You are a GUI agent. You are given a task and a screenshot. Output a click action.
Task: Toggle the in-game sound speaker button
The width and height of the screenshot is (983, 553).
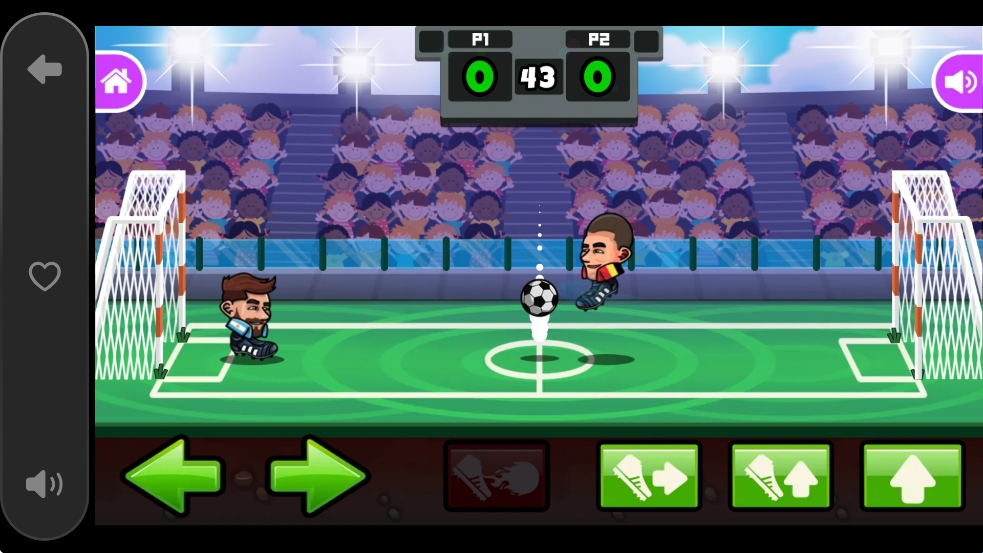[x=959, y=81]
